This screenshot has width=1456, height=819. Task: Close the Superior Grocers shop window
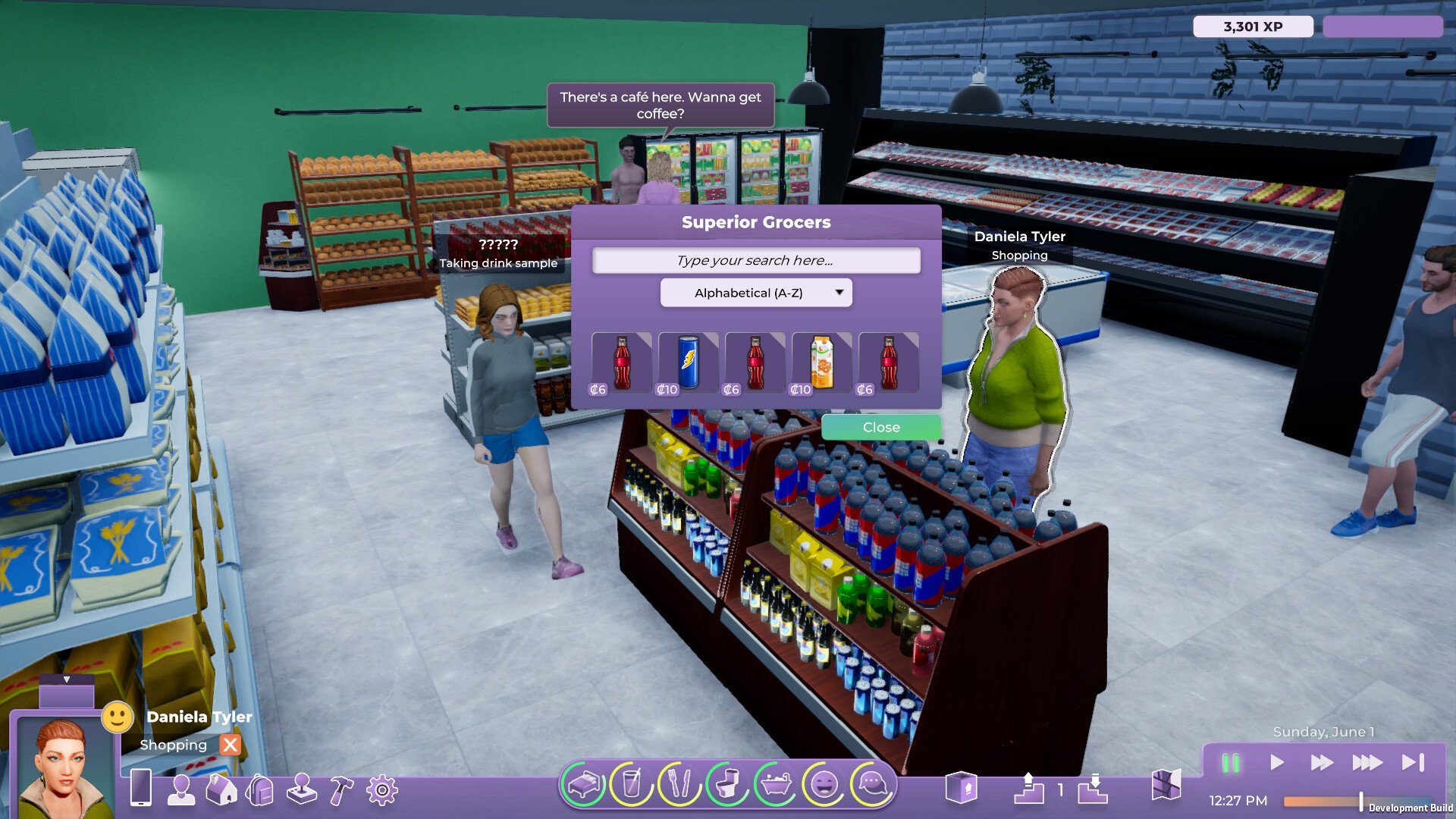click(x=880, y=428)
